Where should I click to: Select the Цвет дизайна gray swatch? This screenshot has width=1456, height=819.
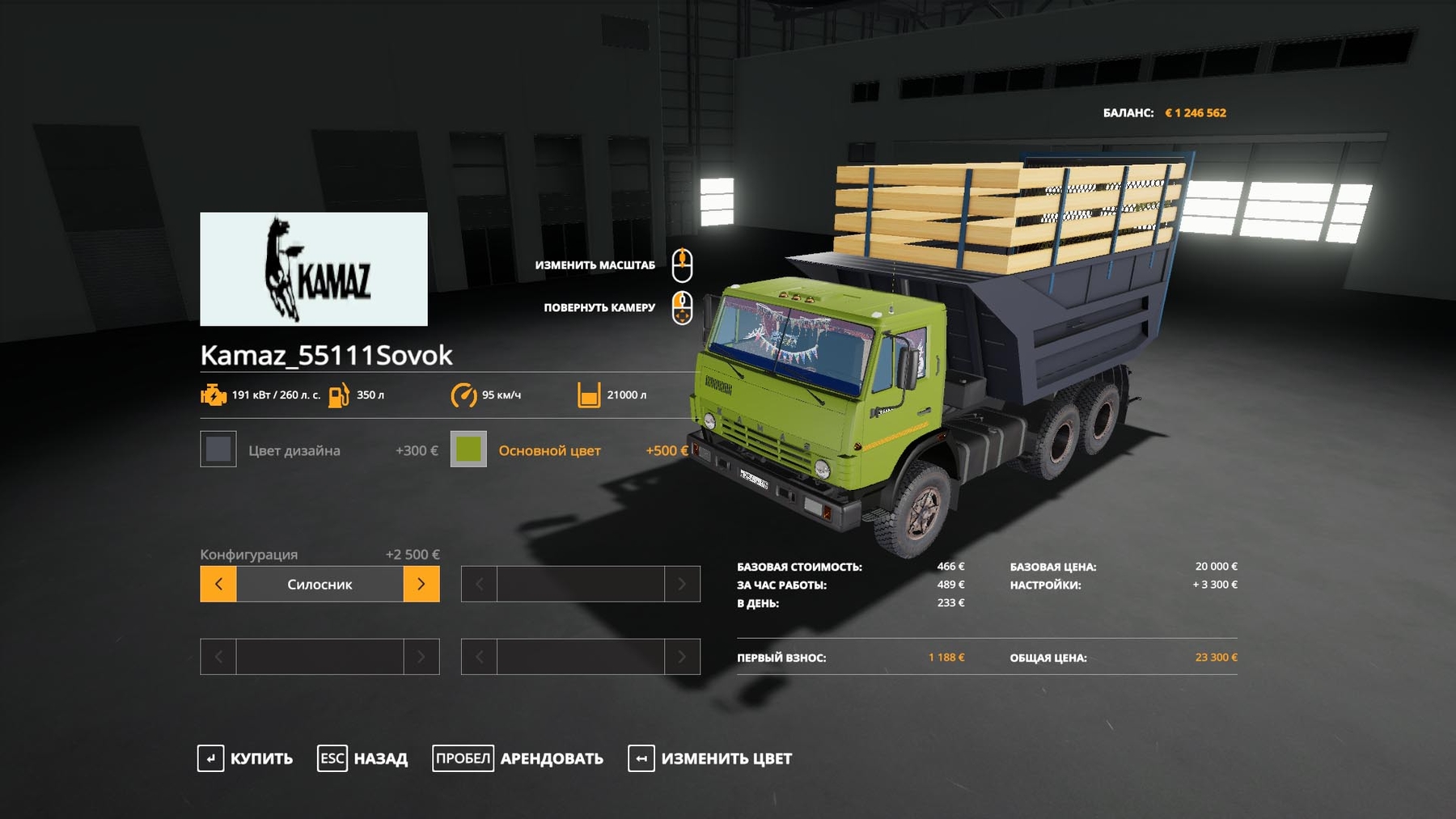(218, 450)
